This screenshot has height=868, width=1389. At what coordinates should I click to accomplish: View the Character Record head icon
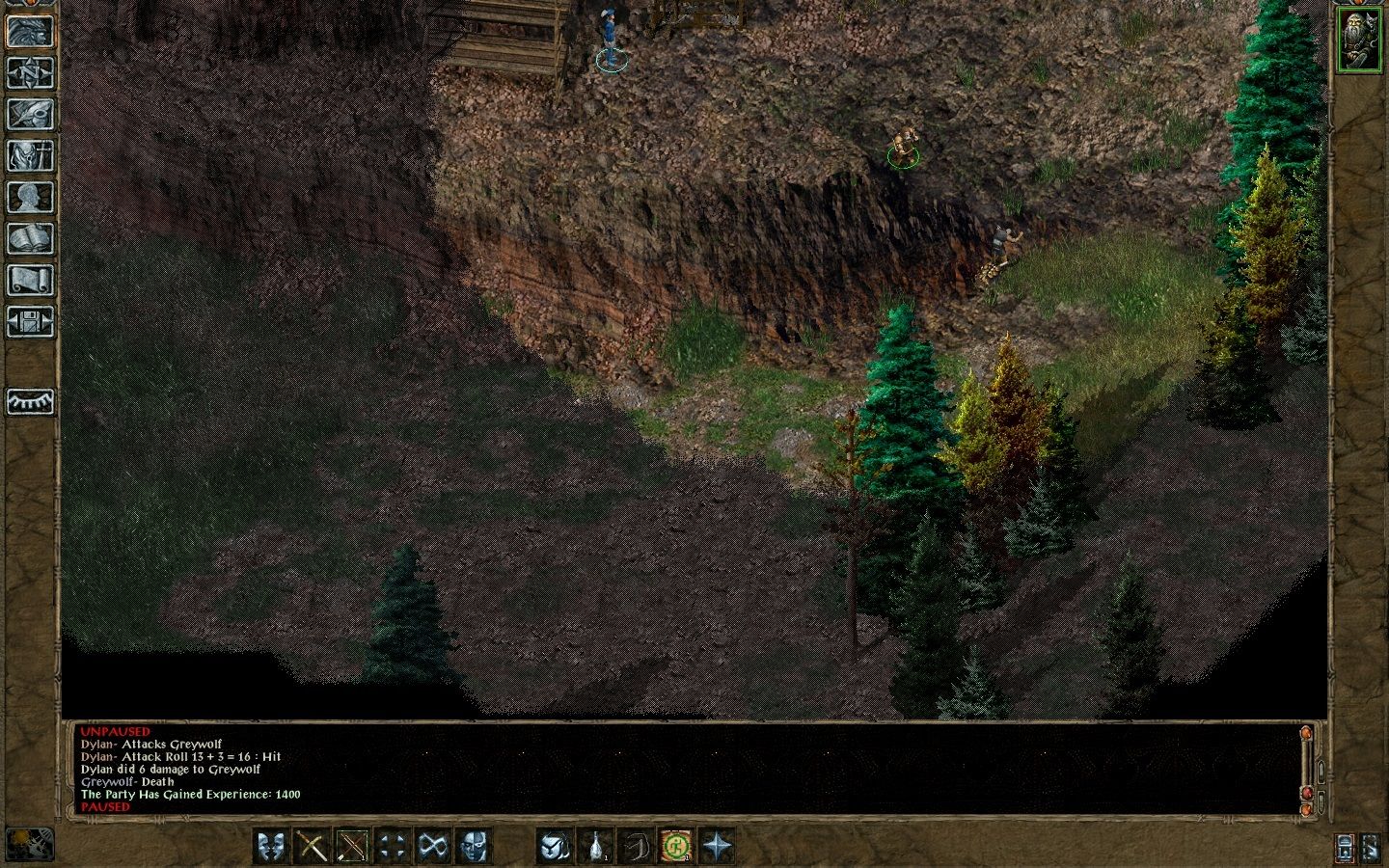click(x=30, y=196)
